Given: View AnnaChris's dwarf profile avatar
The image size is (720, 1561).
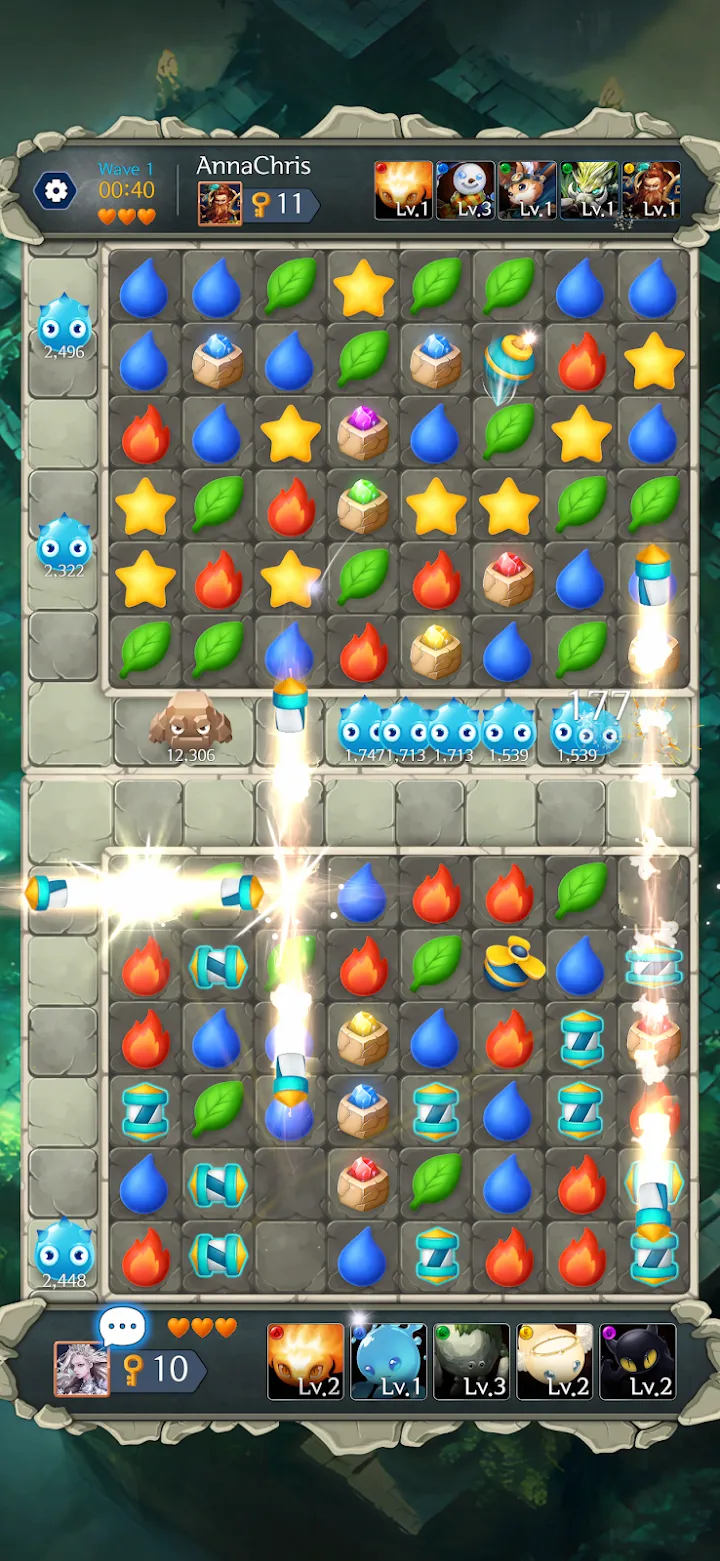Looking at the screenshot, I should point(219,203).
